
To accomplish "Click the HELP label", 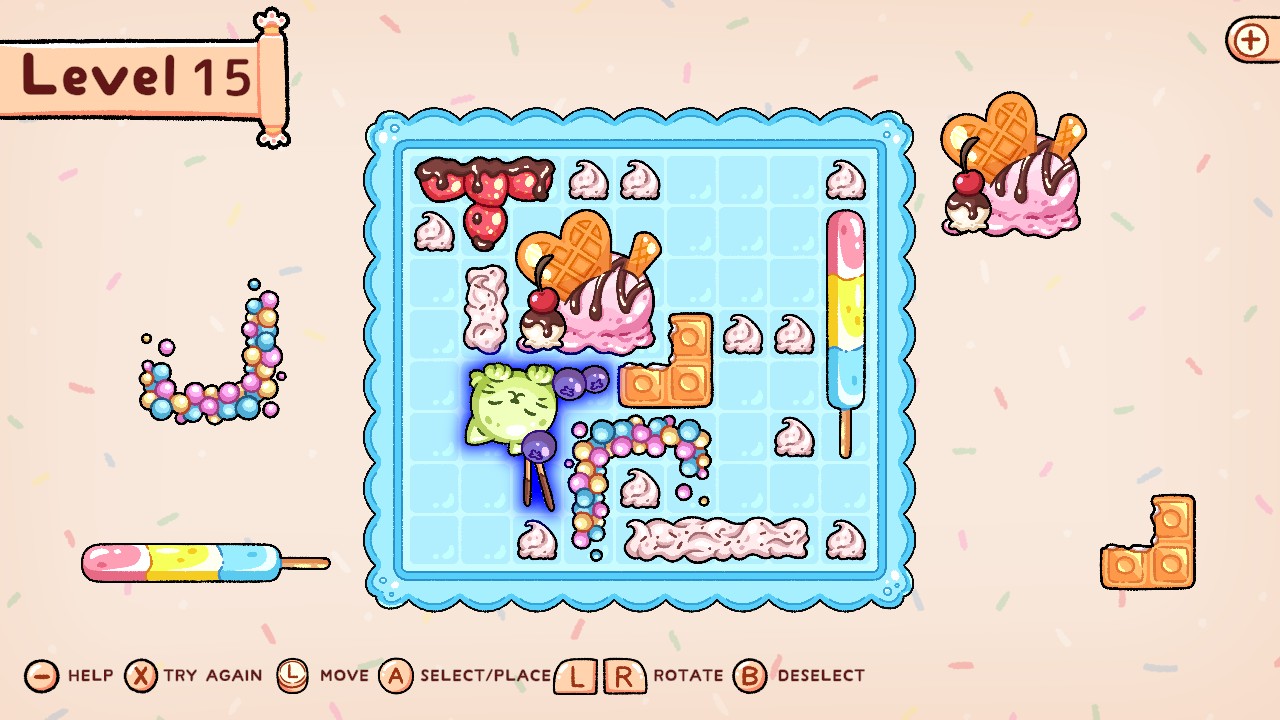I will [x=90, y=677].
